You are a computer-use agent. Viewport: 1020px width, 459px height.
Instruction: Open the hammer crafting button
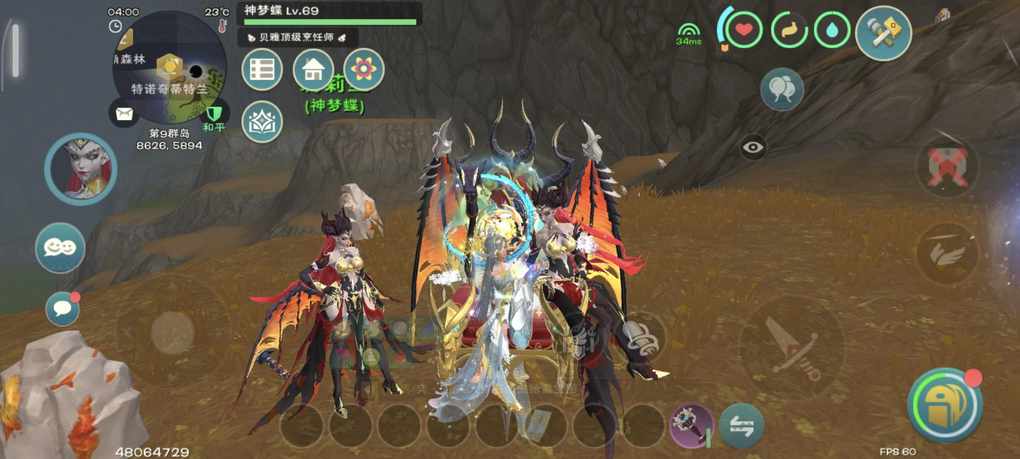(x=883, y=33)
